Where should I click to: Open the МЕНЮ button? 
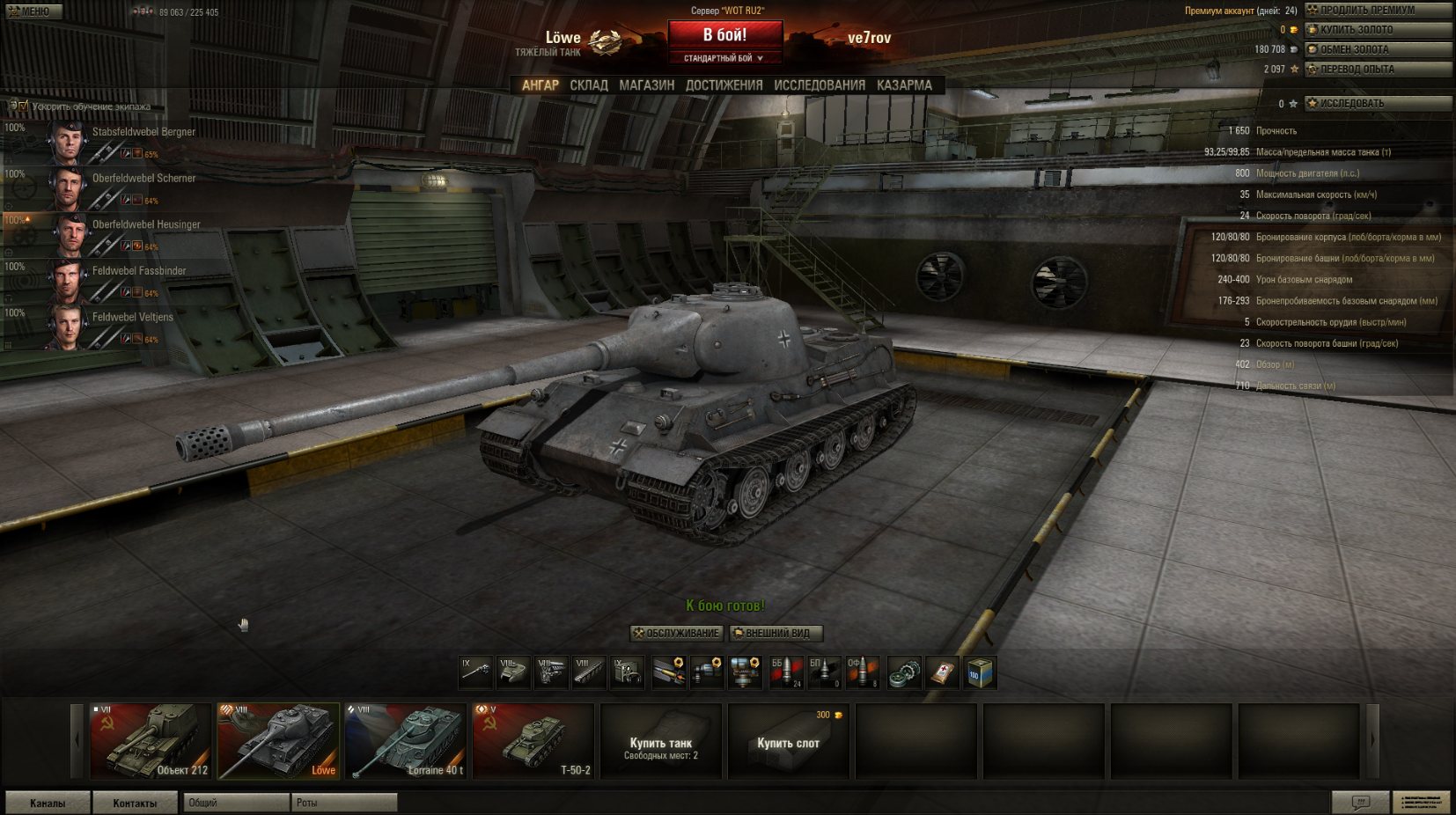[x=32, y=11]
